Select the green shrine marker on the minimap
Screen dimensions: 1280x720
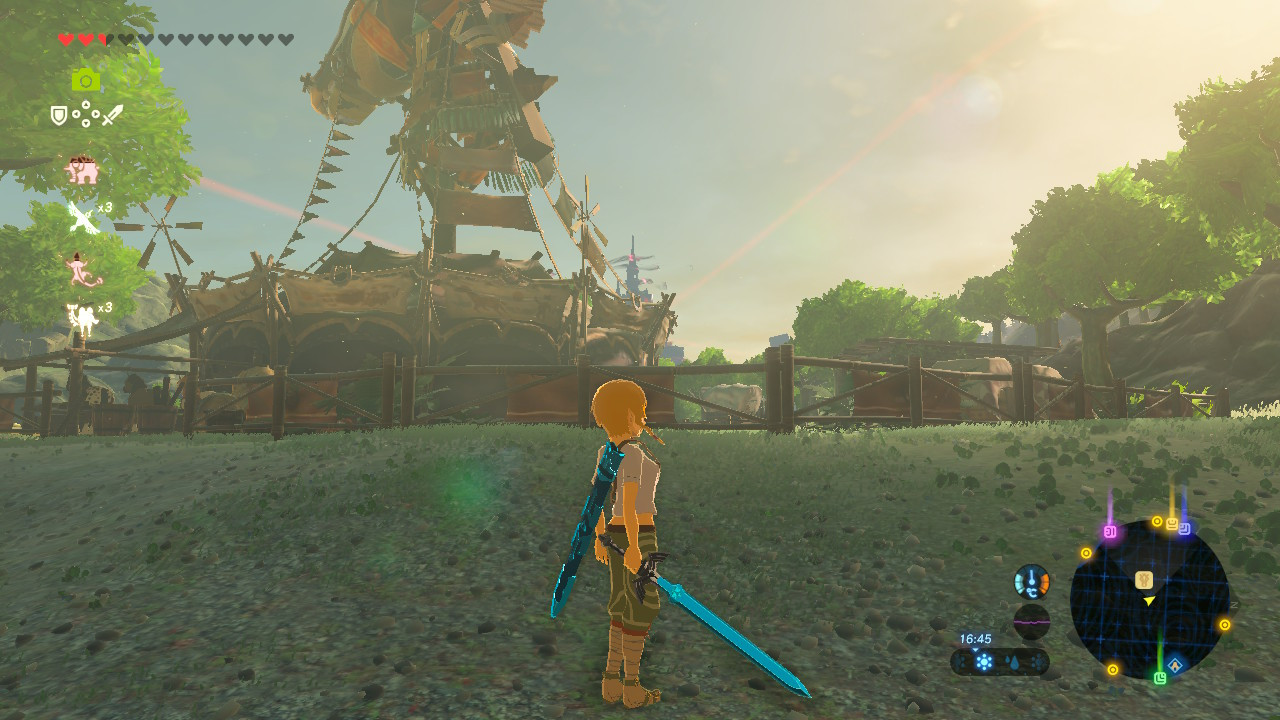[1159, 678]
